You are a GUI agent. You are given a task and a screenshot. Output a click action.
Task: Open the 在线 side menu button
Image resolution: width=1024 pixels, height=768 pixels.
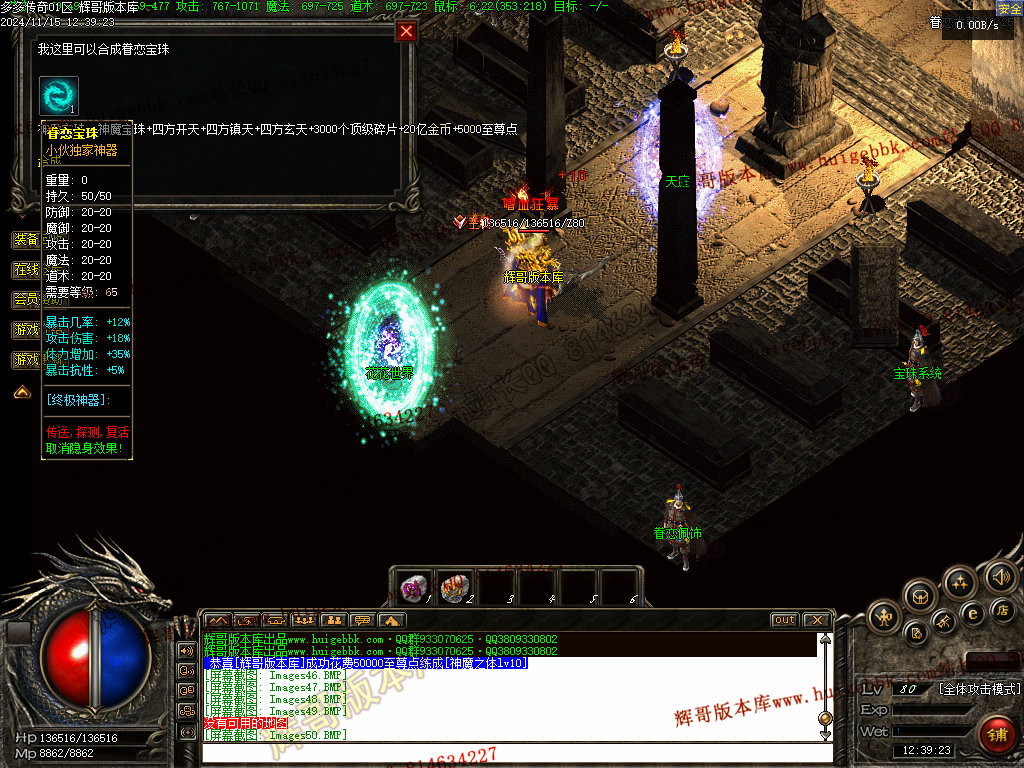point(26,270)
